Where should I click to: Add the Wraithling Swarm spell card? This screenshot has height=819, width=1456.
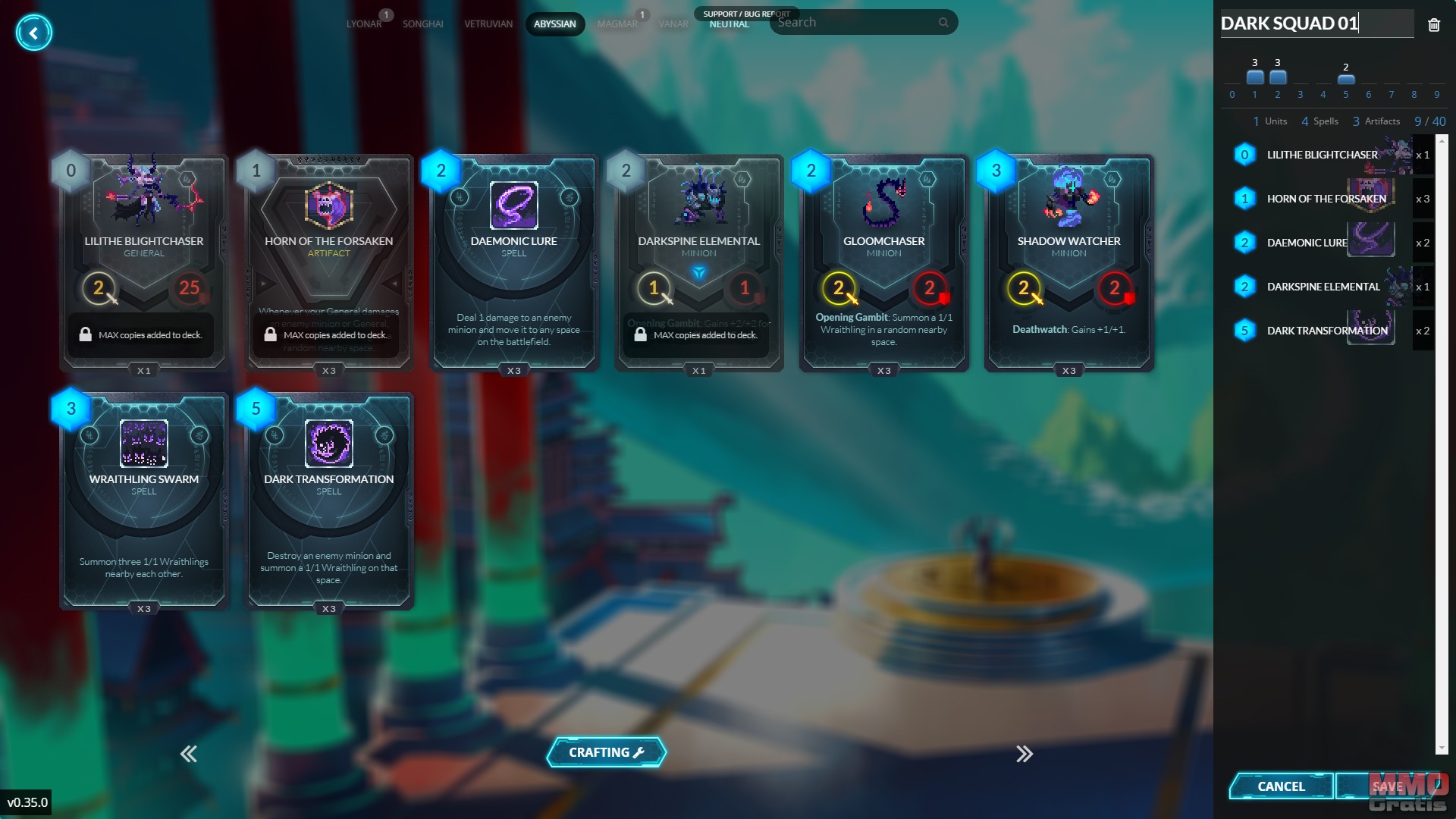click(144, 500)
